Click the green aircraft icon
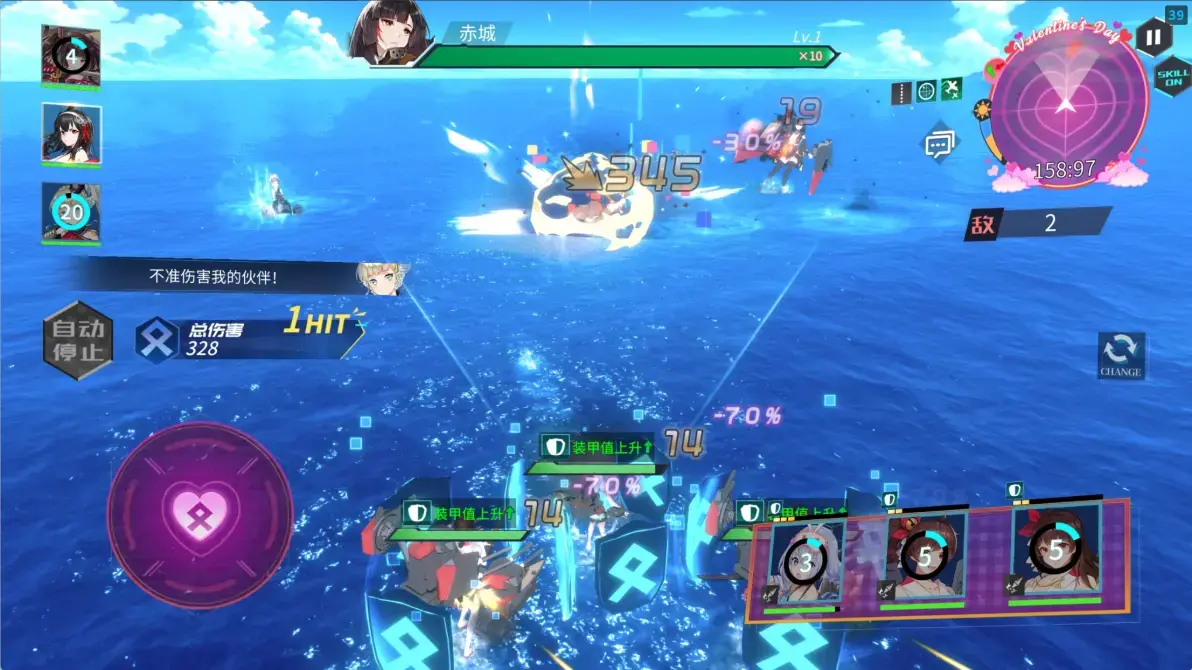The image size is (1192, 670). tap(951, 90)
